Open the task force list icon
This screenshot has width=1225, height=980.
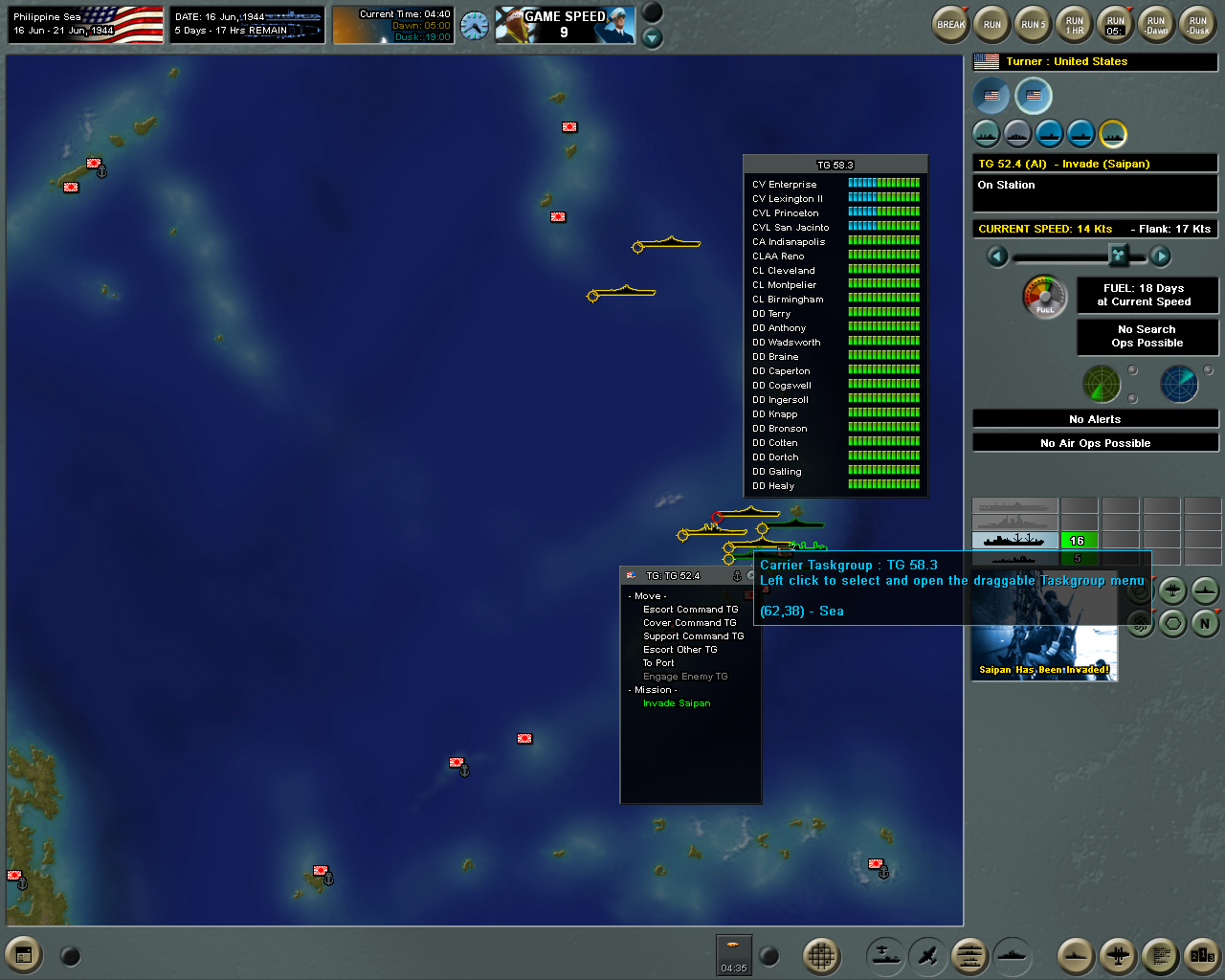(969, 955)
